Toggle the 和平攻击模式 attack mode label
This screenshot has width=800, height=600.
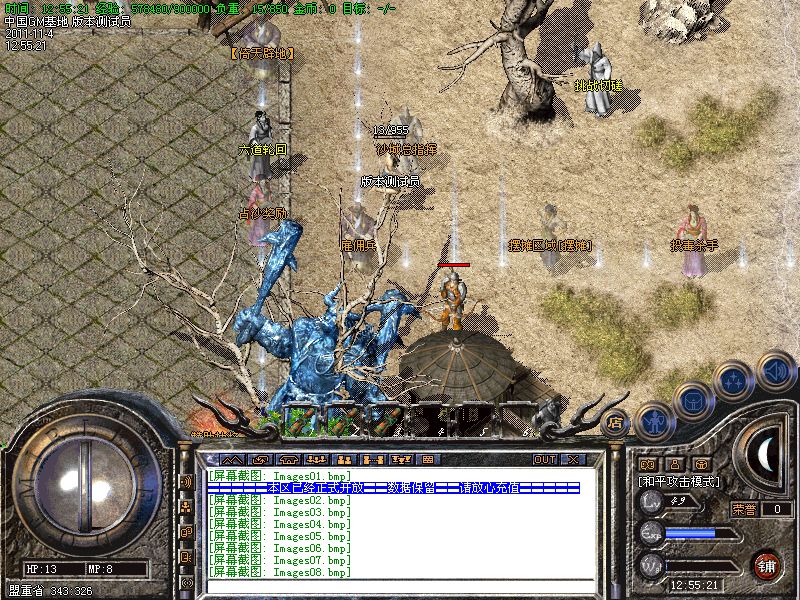point(680,481)
